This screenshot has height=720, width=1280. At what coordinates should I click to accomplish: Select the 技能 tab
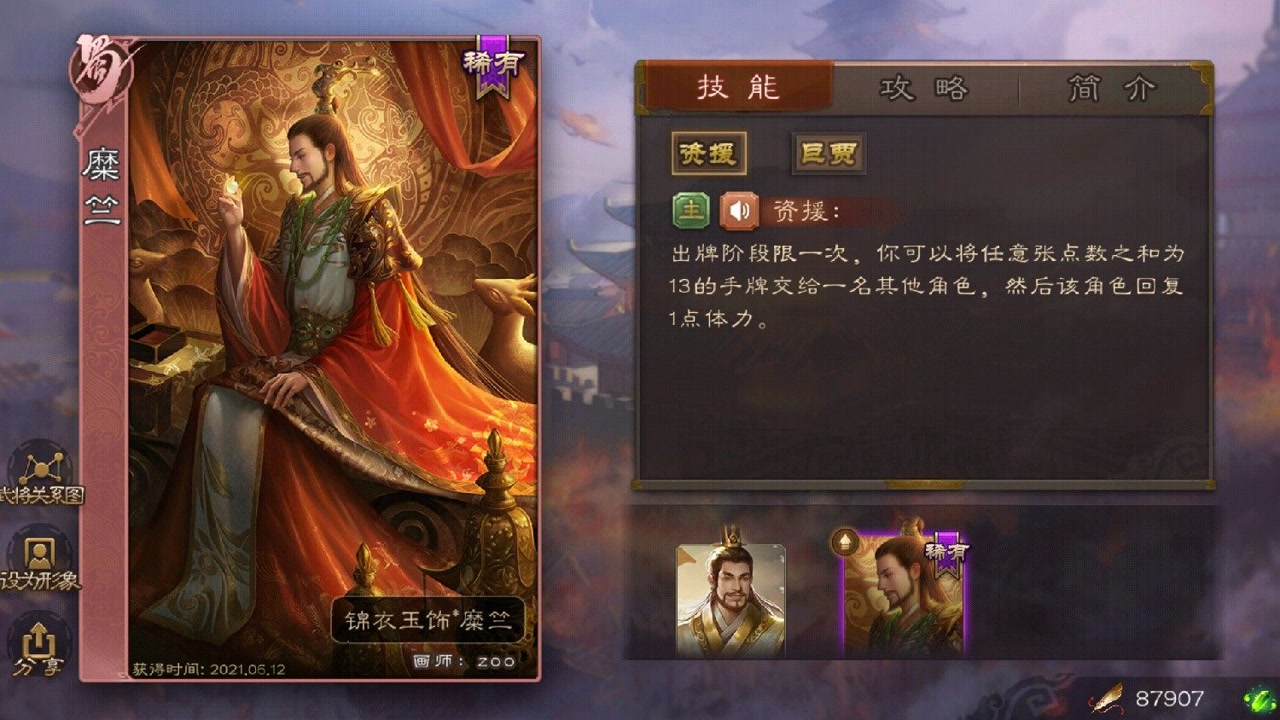coord(742,89)
